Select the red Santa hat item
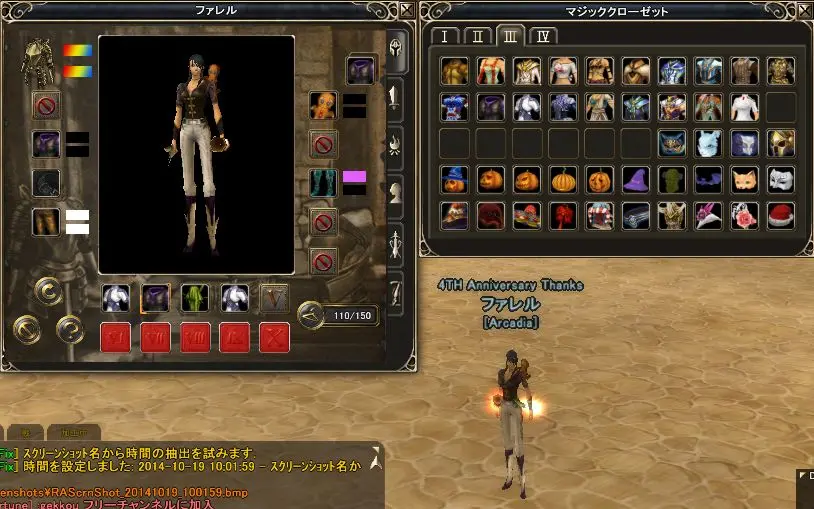Image resolution: width=814 pixels, height=509 pixels. [x=780, y=215]
